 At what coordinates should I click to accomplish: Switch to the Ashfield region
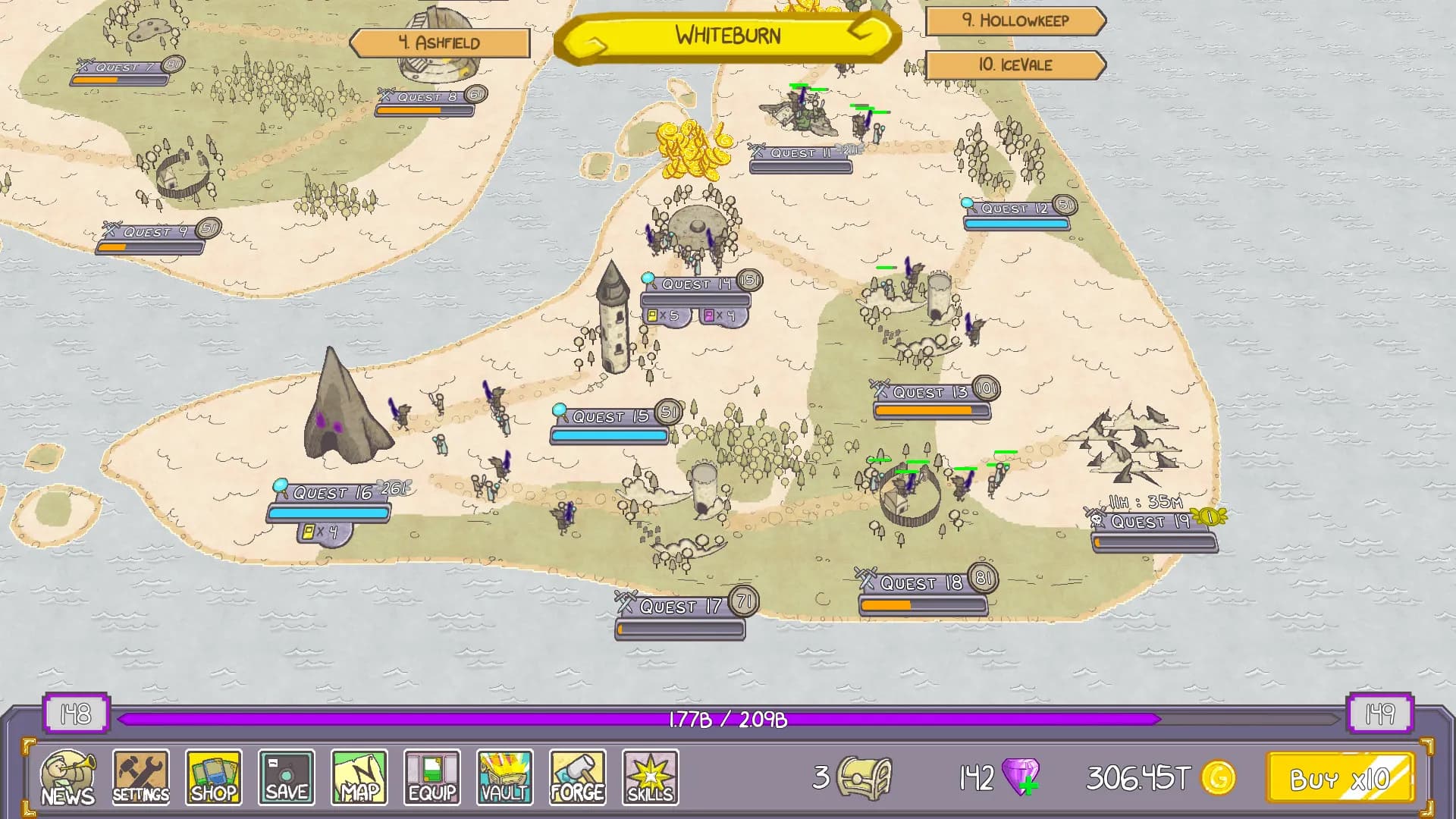click(x=438, y=42)
